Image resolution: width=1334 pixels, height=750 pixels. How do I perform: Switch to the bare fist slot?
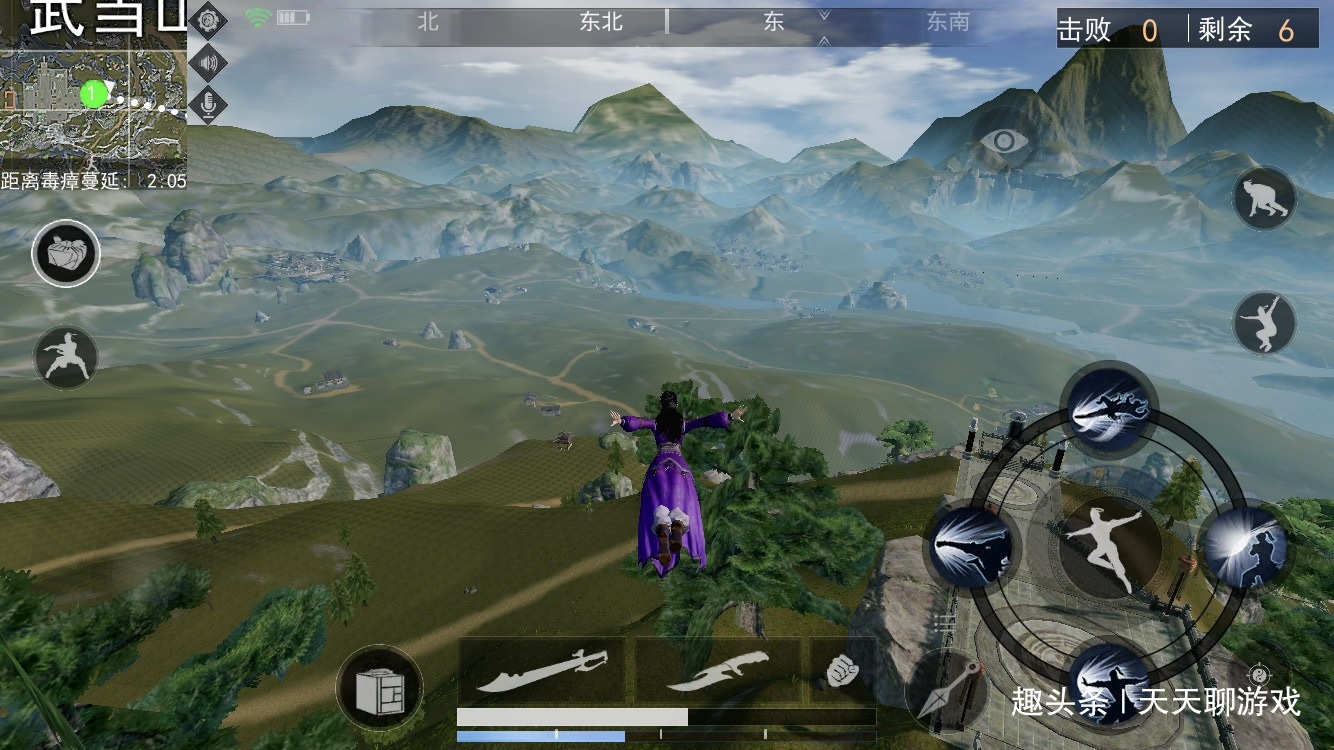pos(841,670)
